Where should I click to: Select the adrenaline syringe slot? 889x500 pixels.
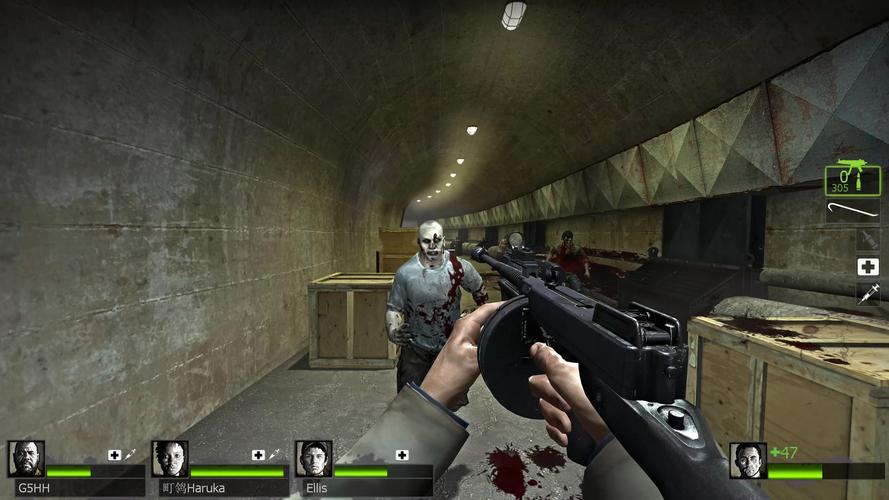coord(867,293)
